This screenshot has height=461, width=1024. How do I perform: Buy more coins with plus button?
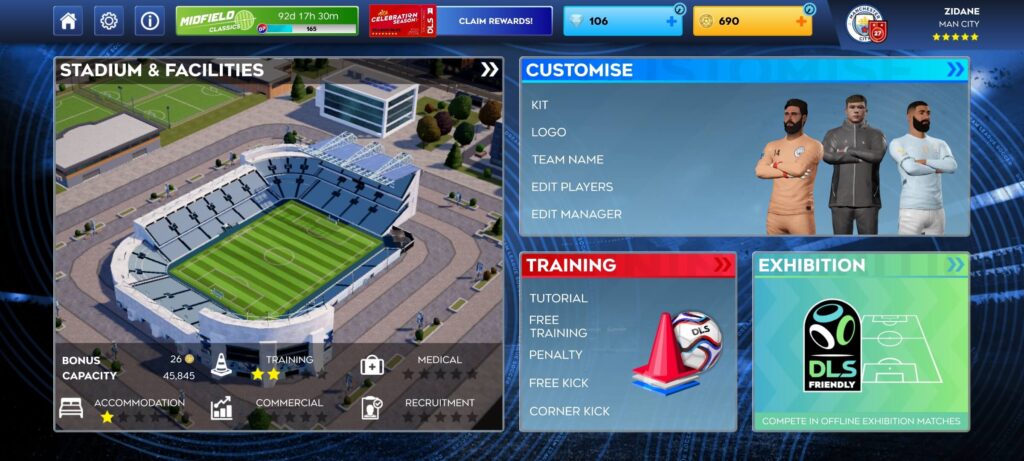pos(801,21)
